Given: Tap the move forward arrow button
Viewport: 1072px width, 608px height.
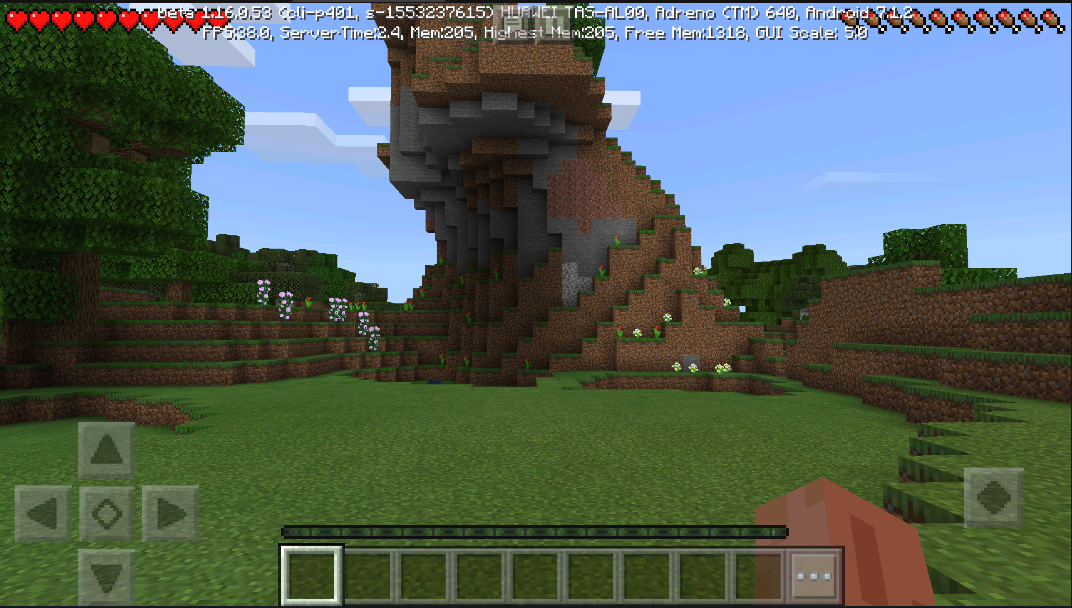Looking at the screenshot, I should [106, 451].
